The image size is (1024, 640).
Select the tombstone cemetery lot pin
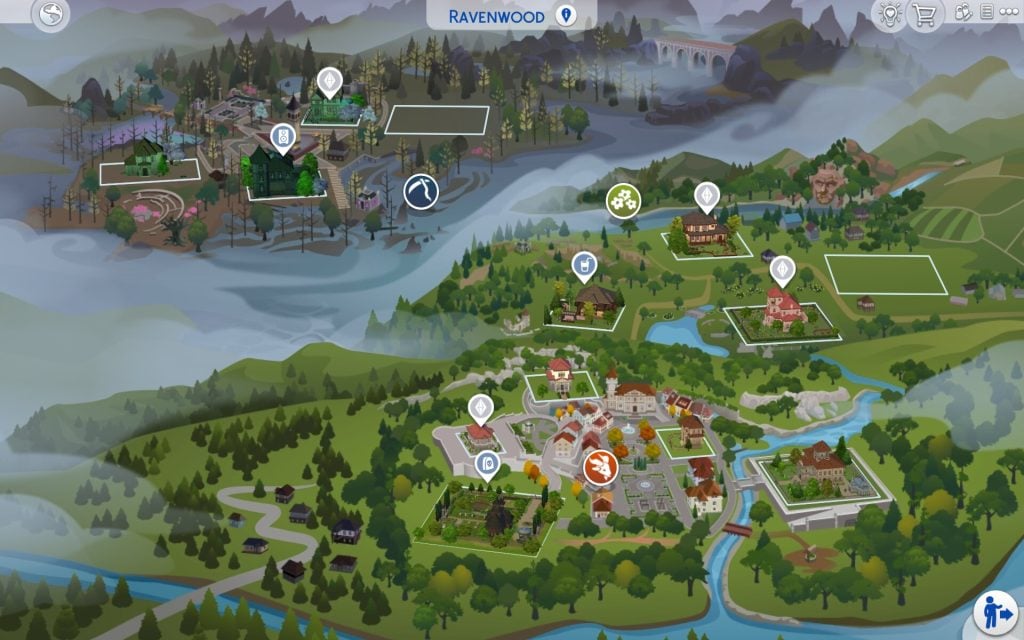(487, 464)
